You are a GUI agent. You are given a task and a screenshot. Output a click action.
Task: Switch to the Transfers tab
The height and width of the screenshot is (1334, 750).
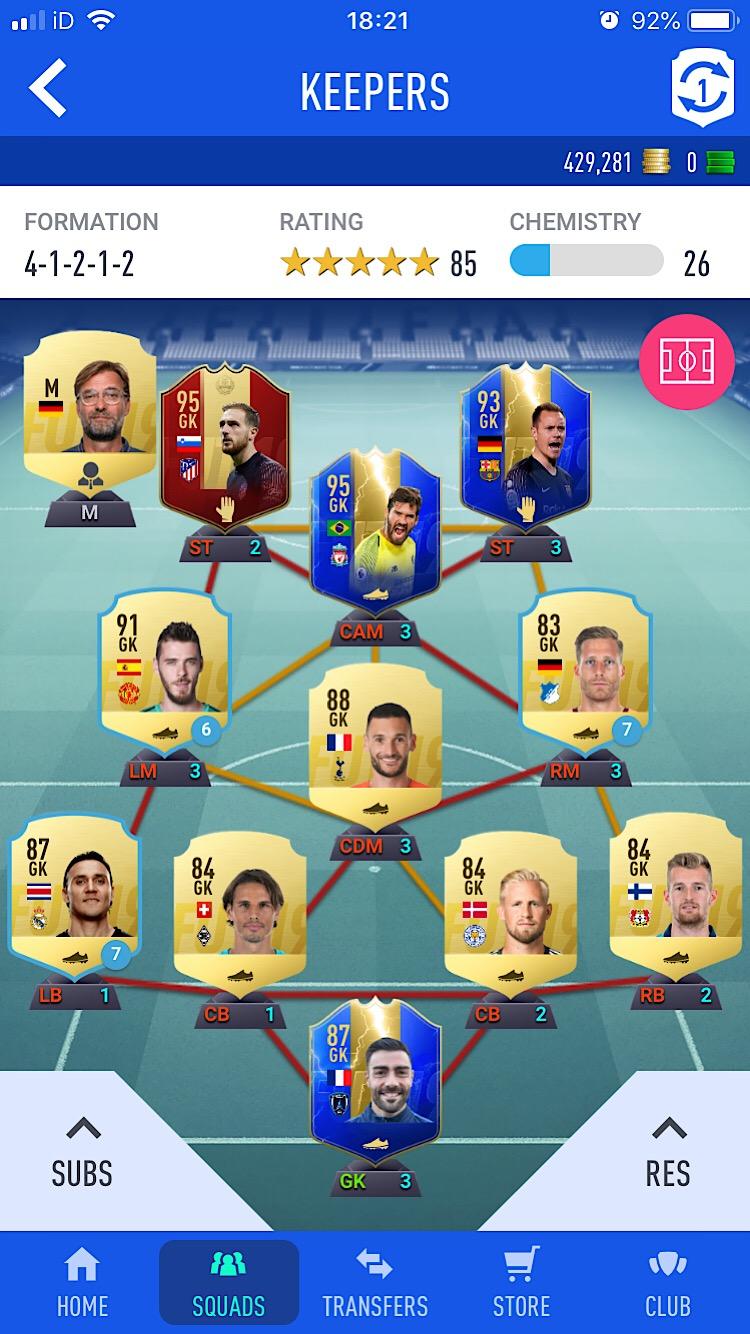click(375, 1282)
